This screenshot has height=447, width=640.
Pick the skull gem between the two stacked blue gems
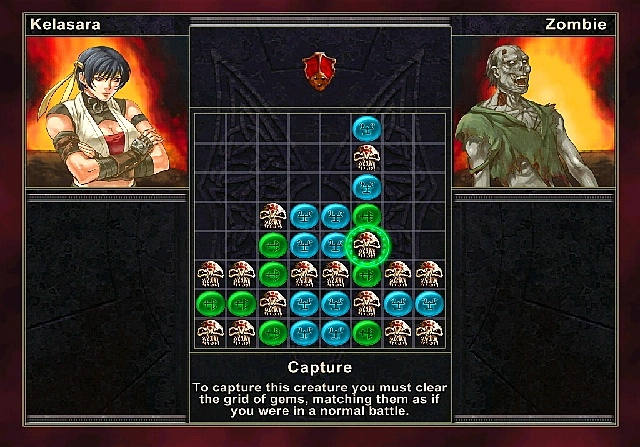[367, 157]
